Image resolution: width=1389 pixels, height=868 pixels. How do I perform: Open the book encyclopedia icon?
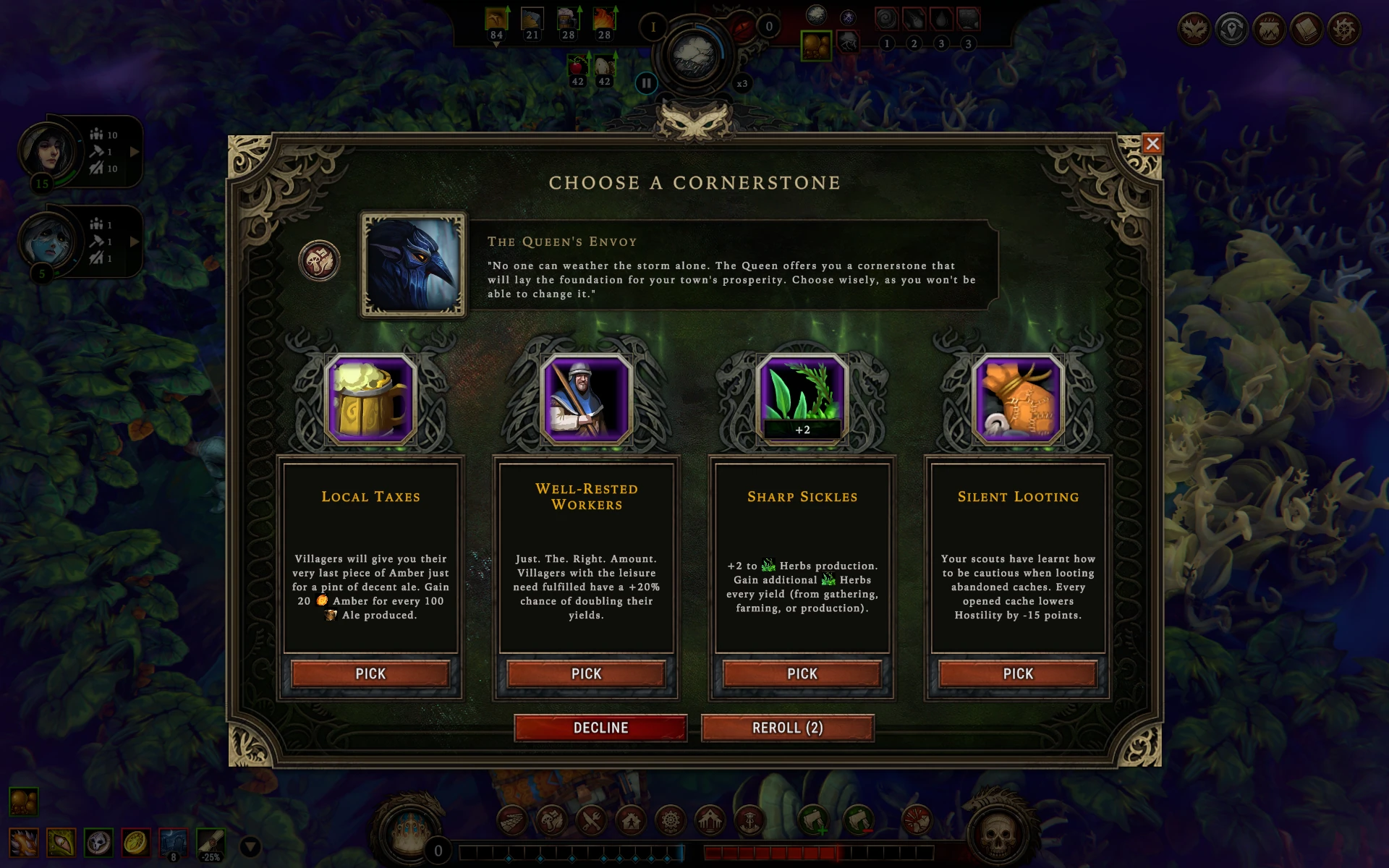(1307, 30)
